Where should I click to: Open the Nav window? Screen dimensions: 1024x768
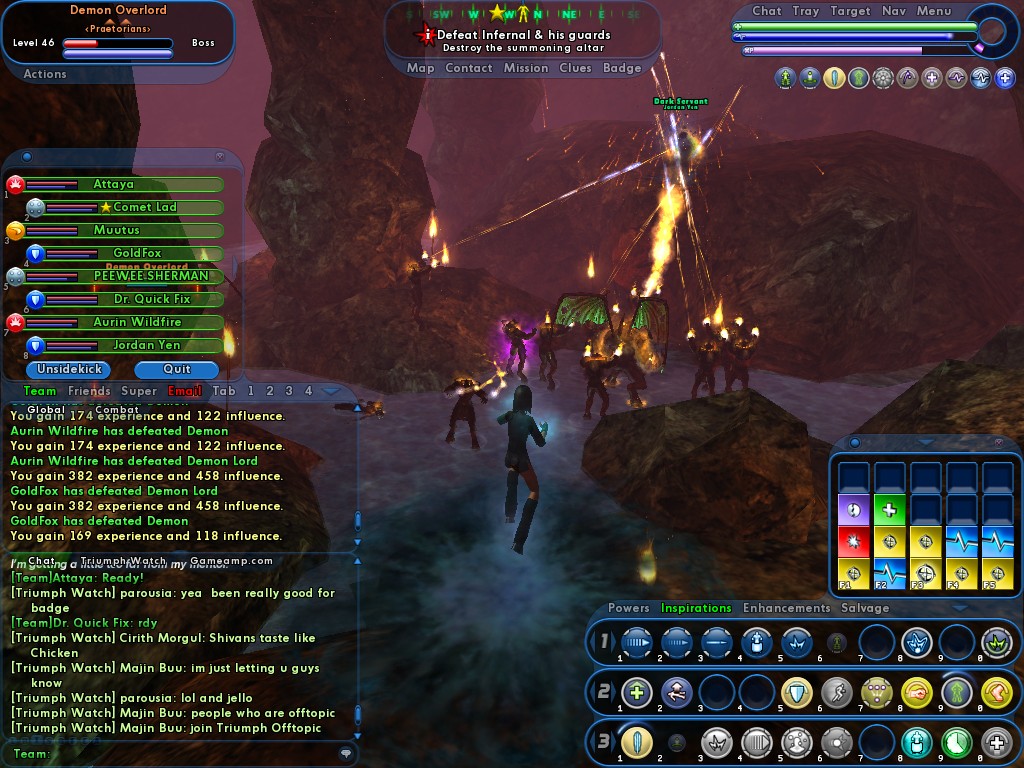point(894,11)
